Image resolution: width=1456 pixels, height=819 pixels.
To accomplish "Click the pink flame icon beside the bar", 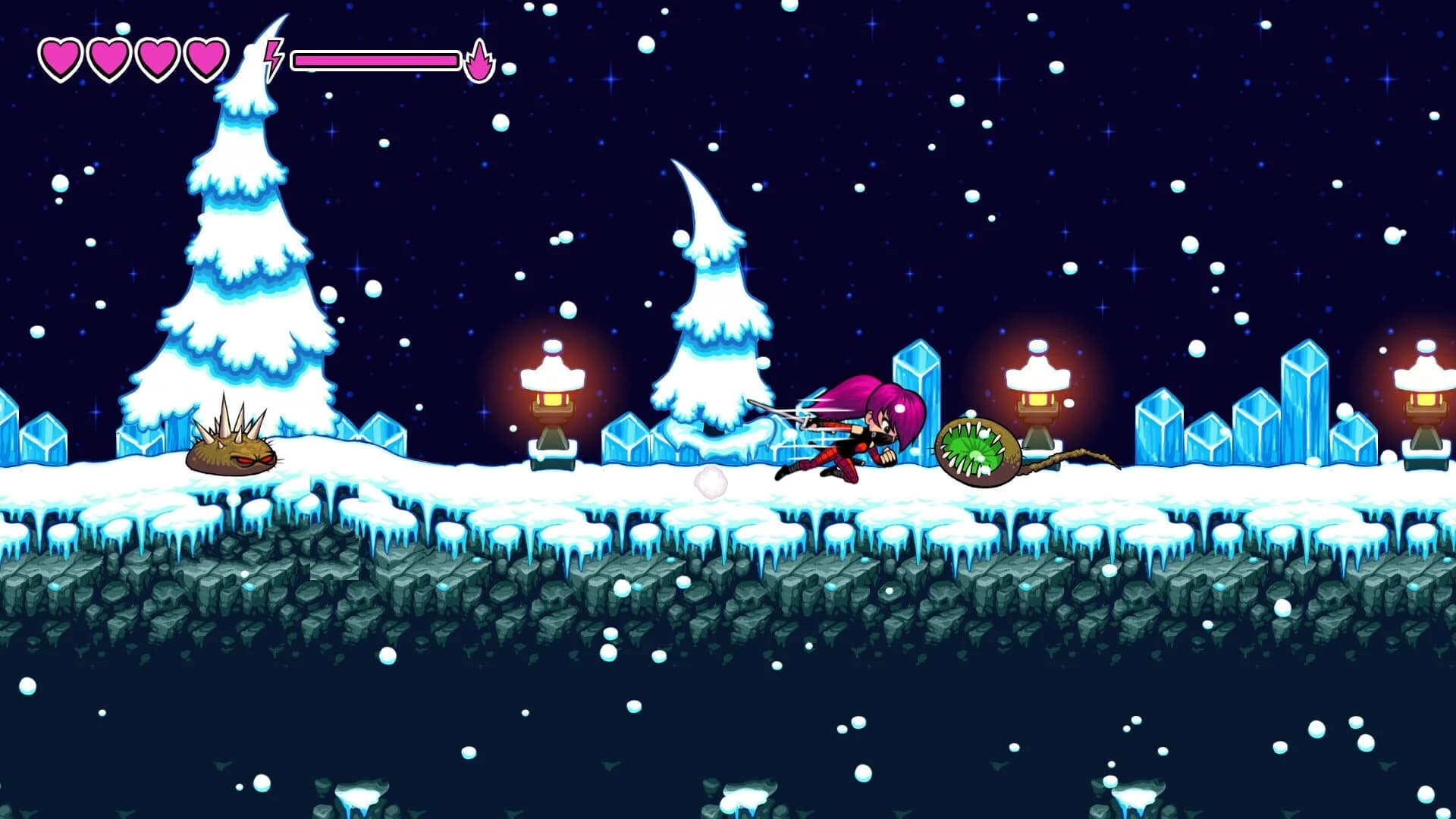I will click(480, 59).
